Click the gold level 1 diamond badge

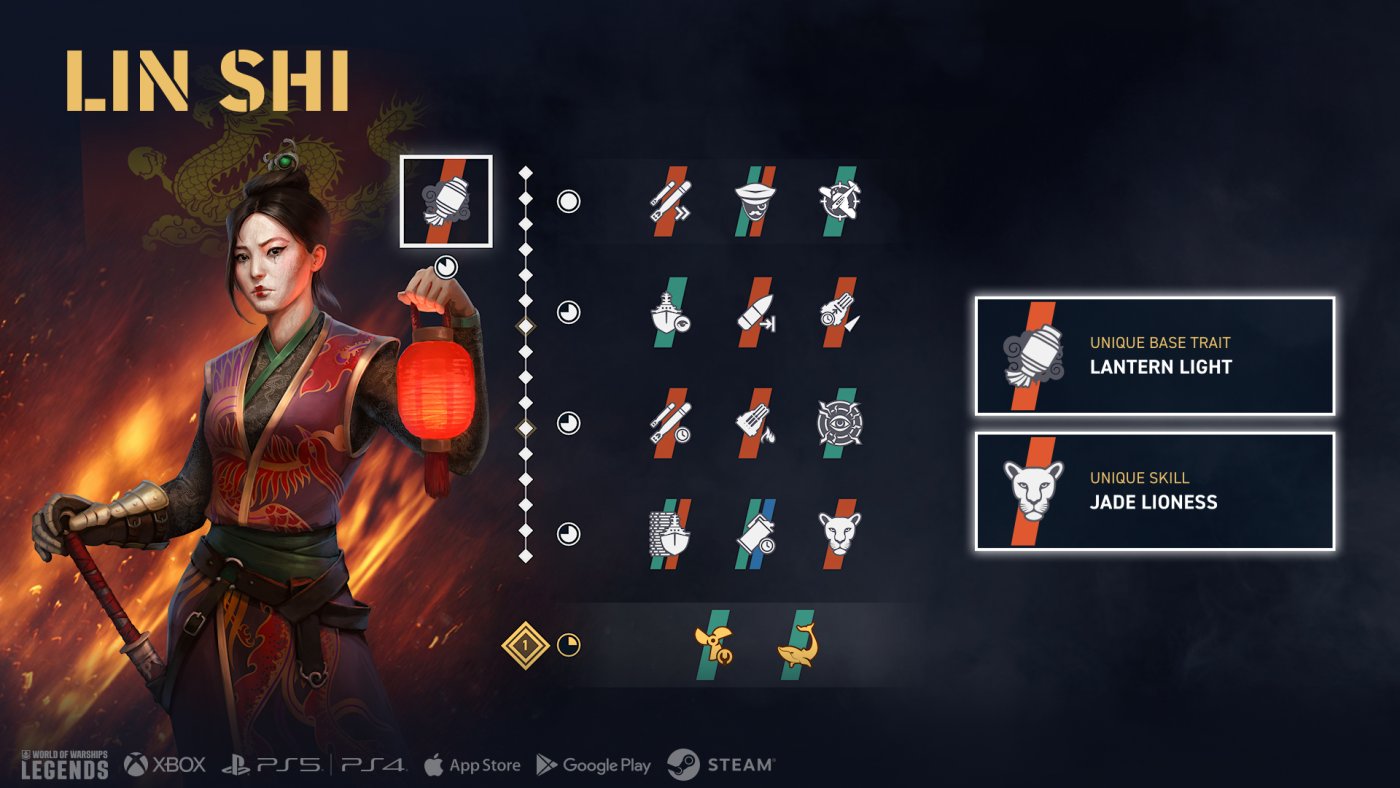[x=526, y=646]
